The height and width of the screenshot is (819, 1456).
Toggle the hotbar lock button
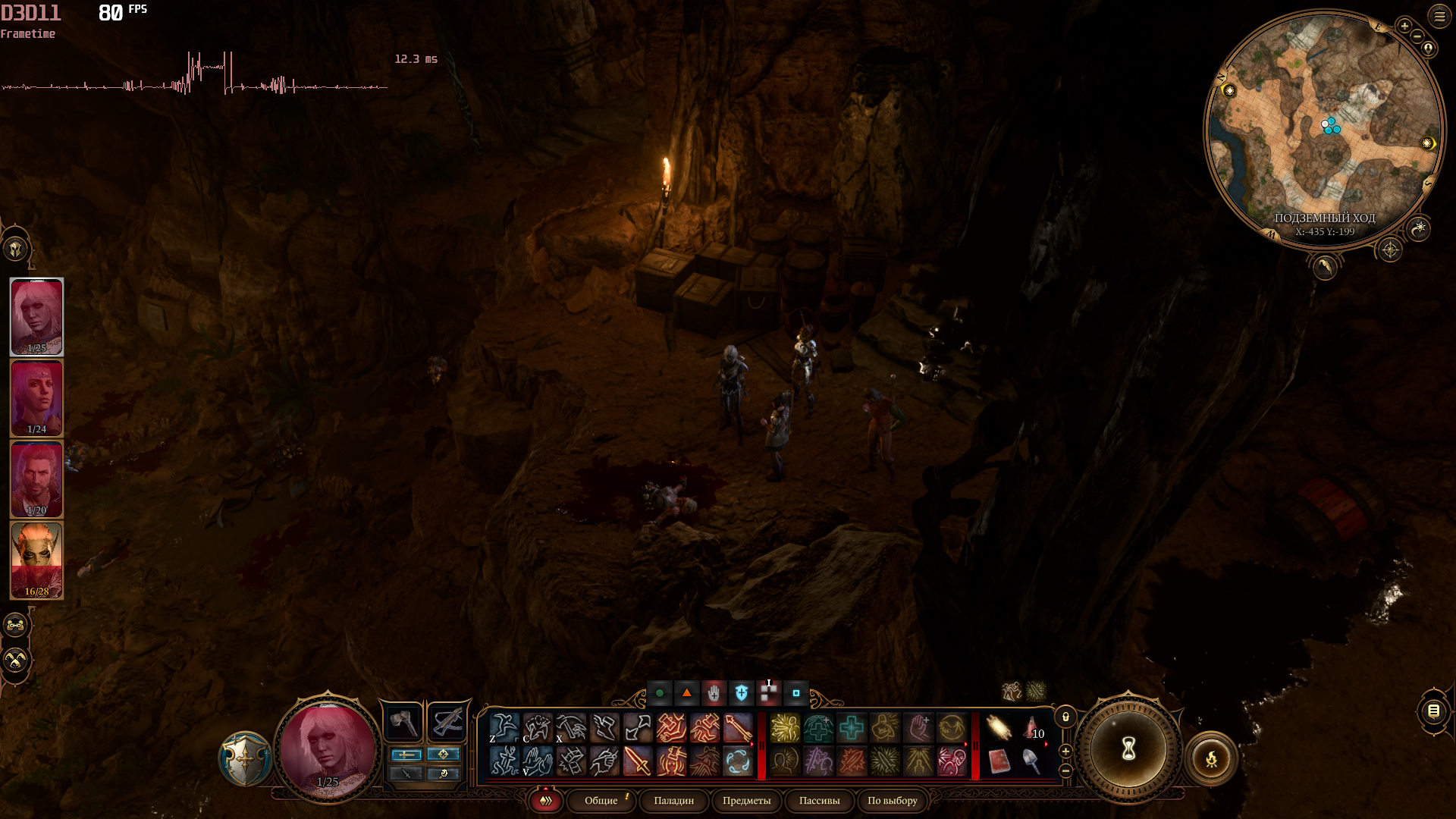(x=1065, y=717)
